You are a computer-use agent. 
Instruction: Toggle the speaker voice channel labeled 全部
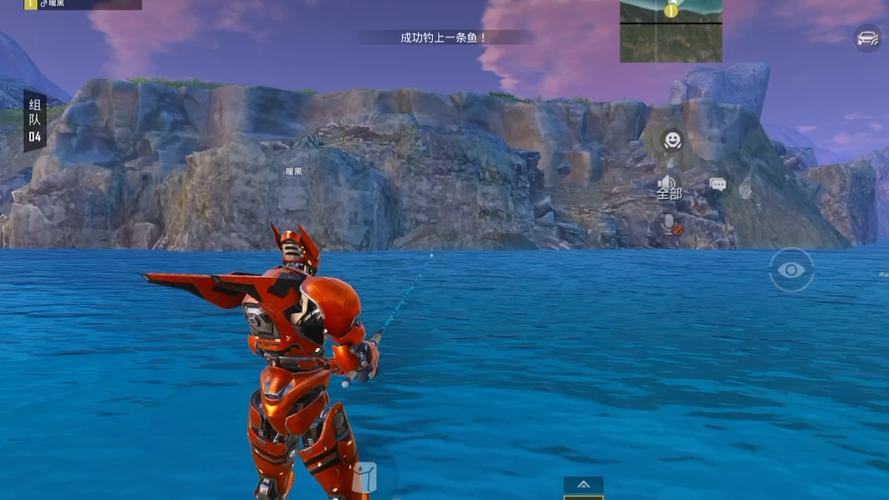click(668, 187)
